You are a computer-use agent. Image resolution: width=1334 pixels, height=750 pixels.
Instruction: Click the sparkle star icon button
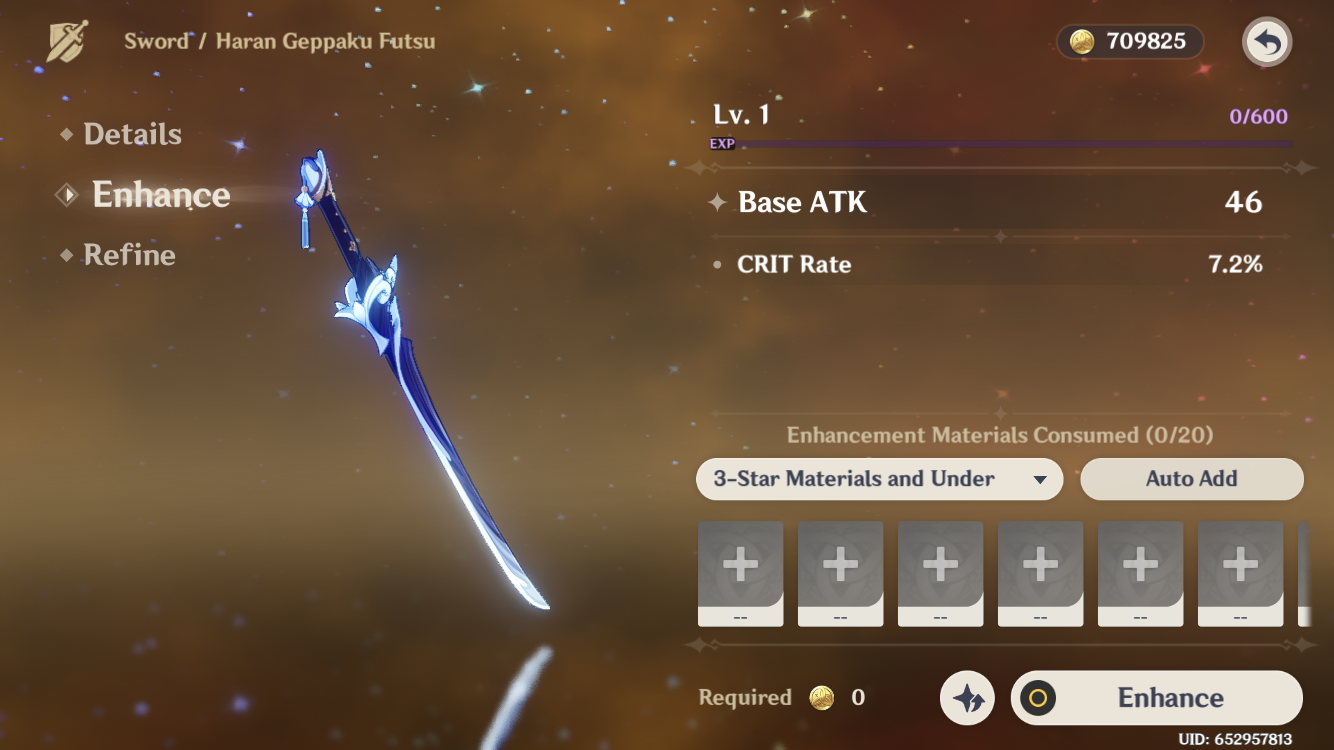pos(968,698)
